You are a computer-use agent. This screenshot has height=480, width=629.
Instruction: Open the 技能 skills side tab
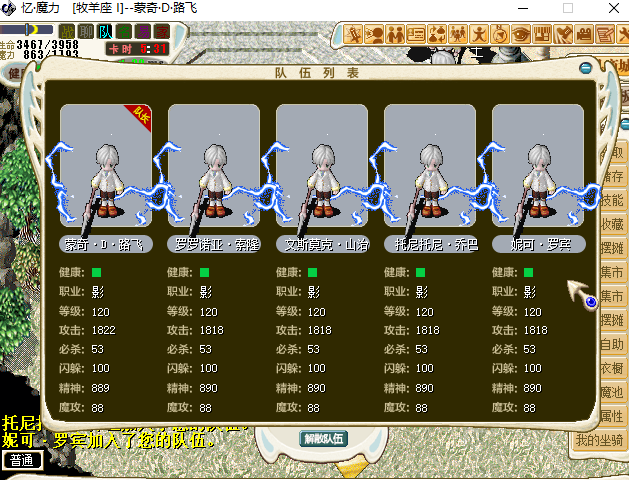[x=612, y=200]
